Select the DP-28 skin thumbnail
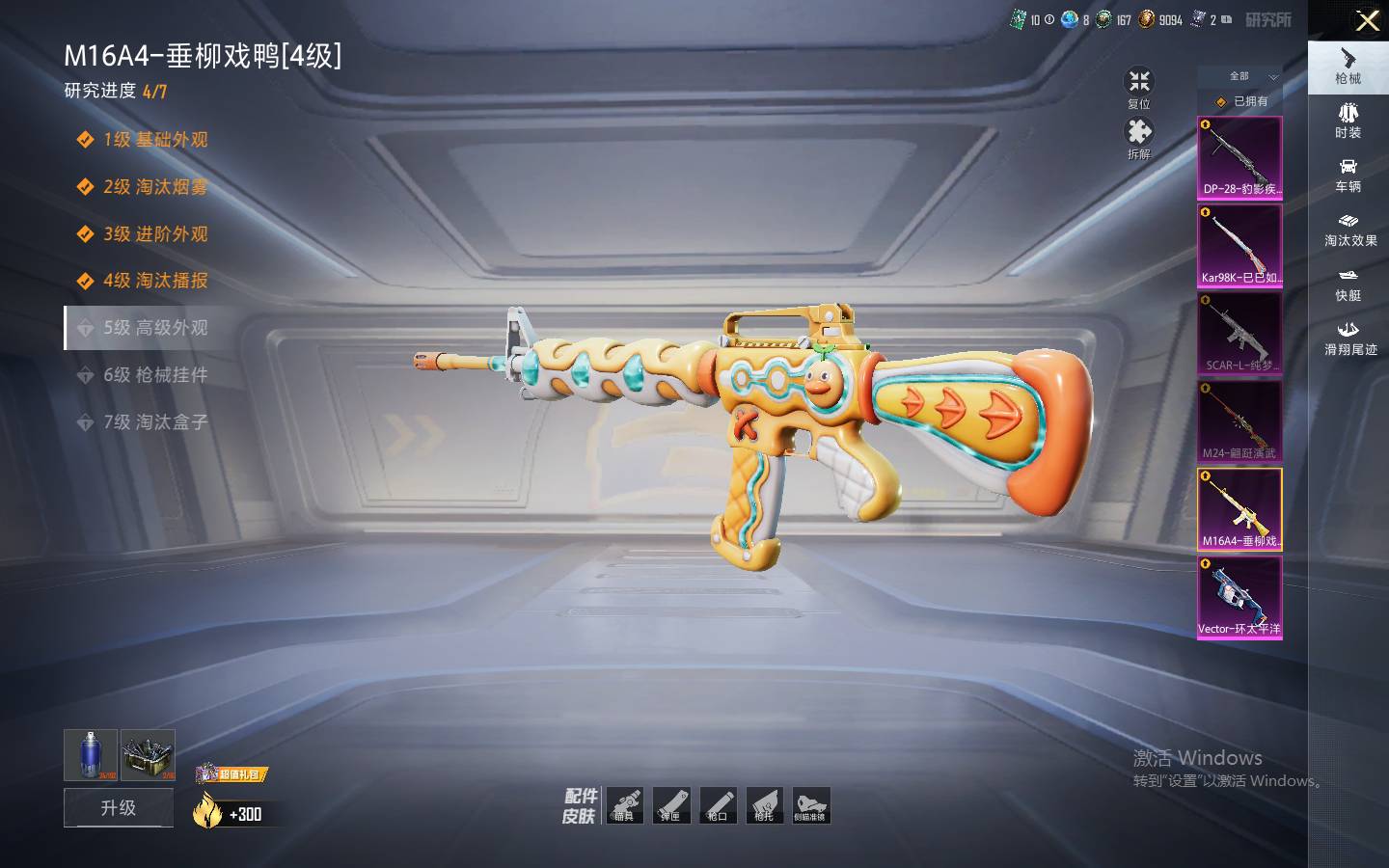The image size is (1389, 868). 1239,158
